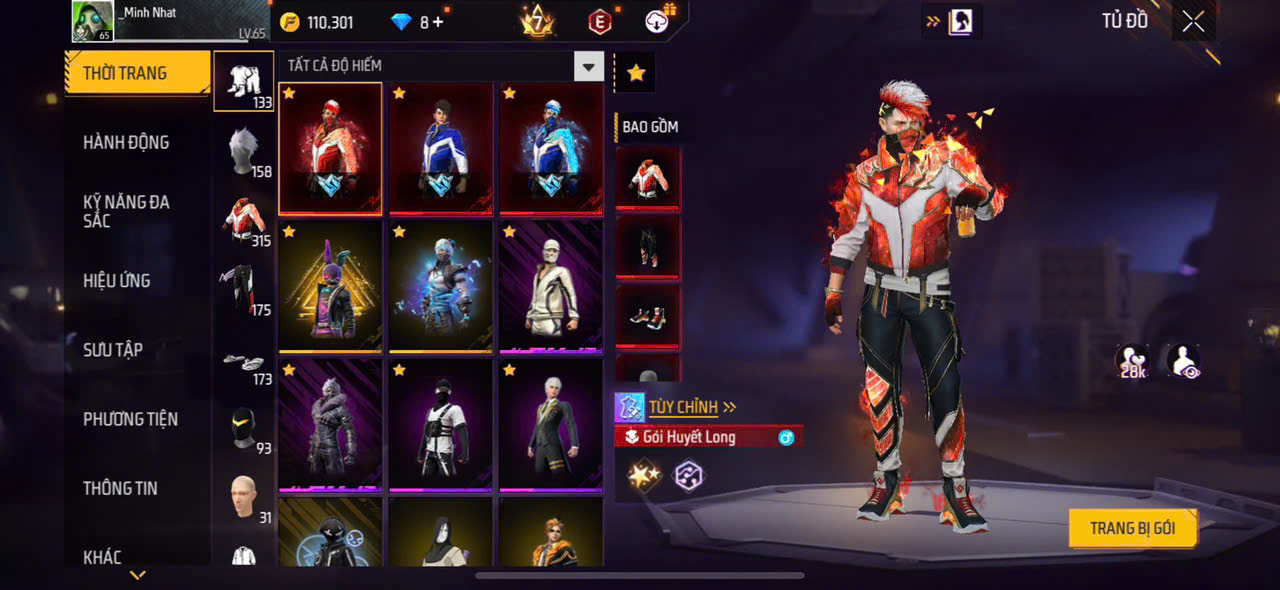The height and width of the screenshot is (590, 1280).
Task: Open the HÀNH ĐỘNG category
Action: (x=126, y=142)
